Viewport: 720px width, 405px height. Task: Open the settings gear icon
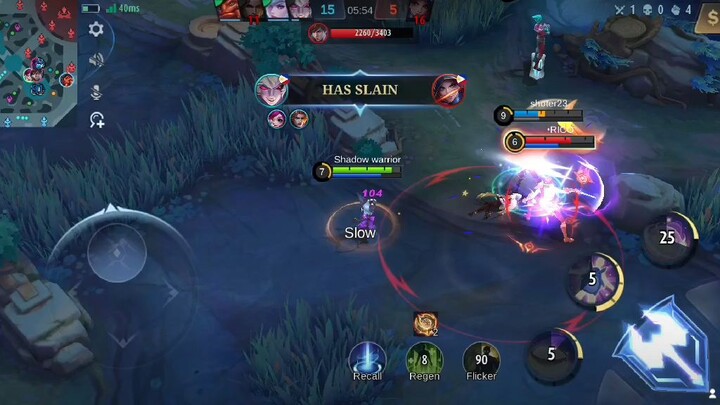tap(96, 30)
